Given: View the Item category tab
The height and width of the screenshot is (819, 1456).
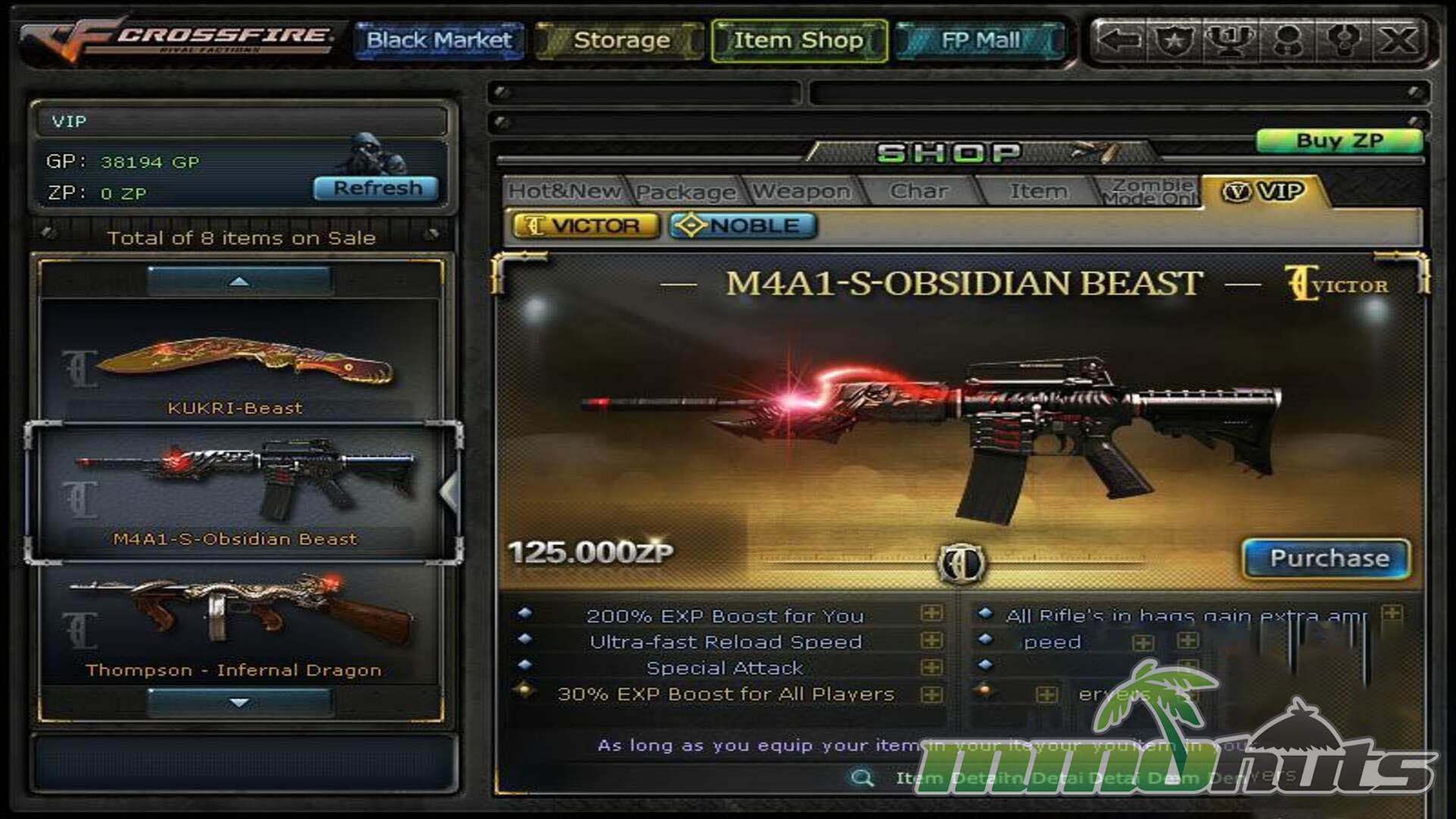Looking at the screenshot, I should tap(1037, 191).
